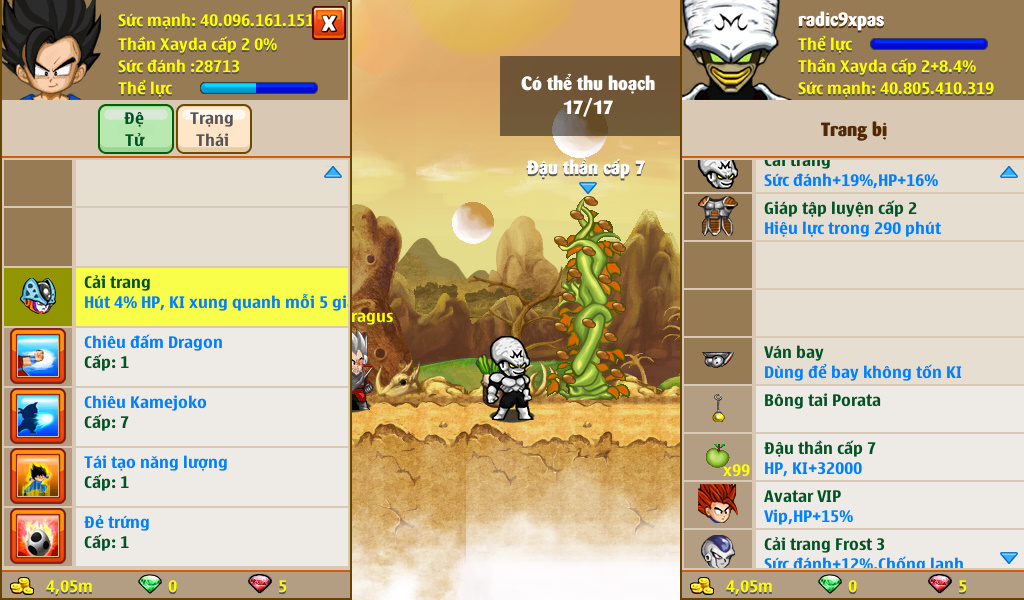Screen dimensions: 1024x600
Task: Choose the Cải trang Frost 3 costume
Action: [852, 552]
